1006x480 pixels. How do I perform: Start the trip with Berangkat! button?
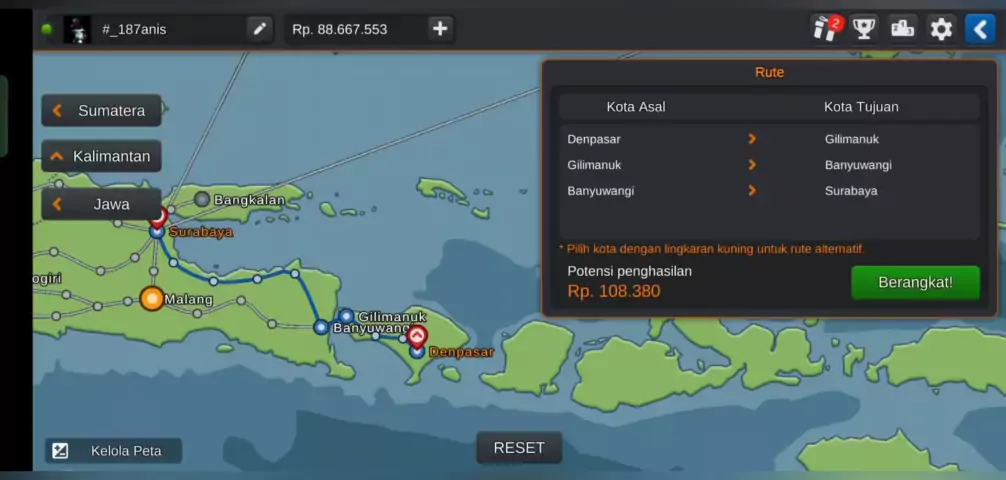pyautogui.click(x=915, y=282)
